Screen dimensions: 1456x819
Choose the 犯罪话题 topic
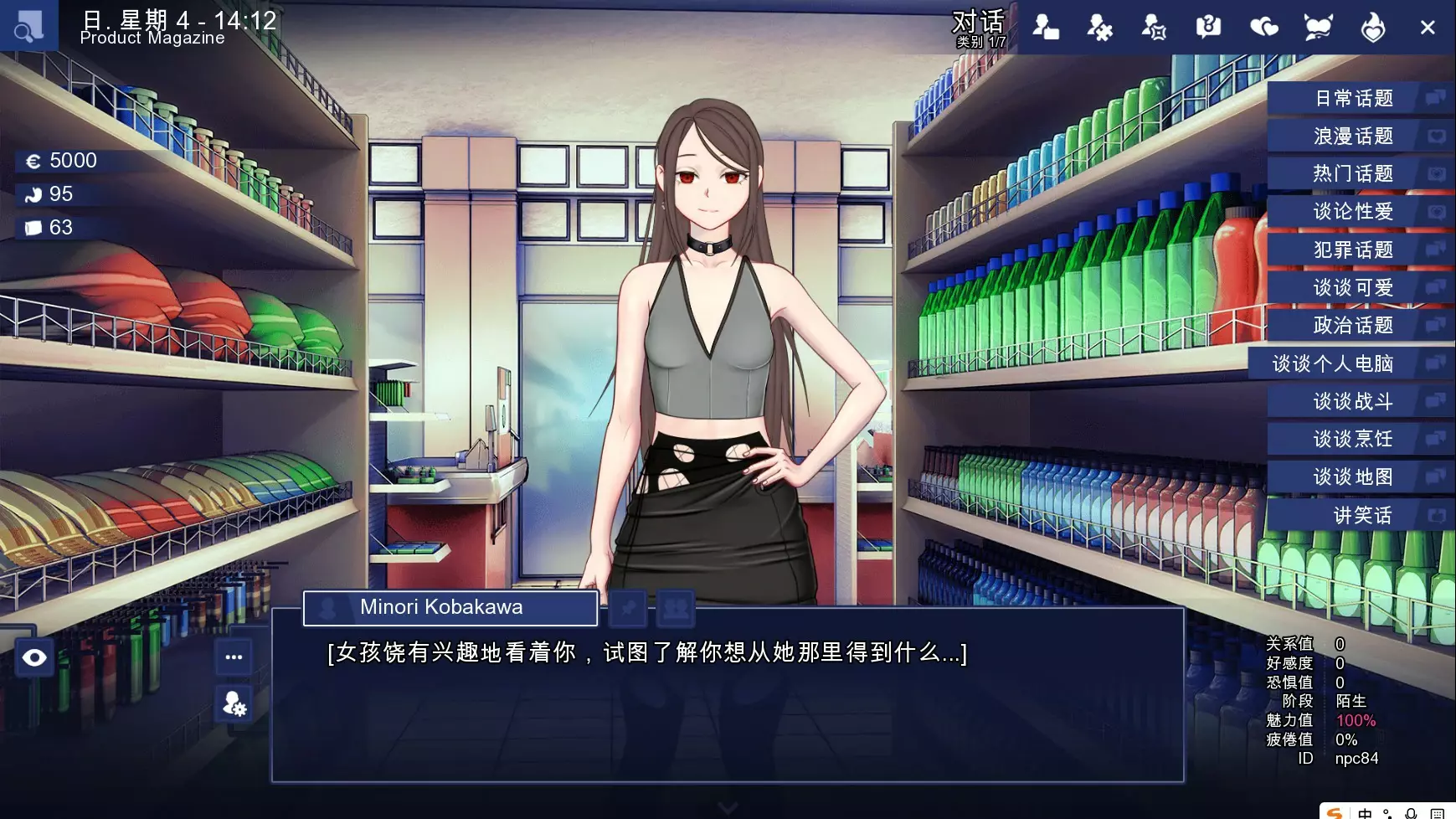(1353, 250)
